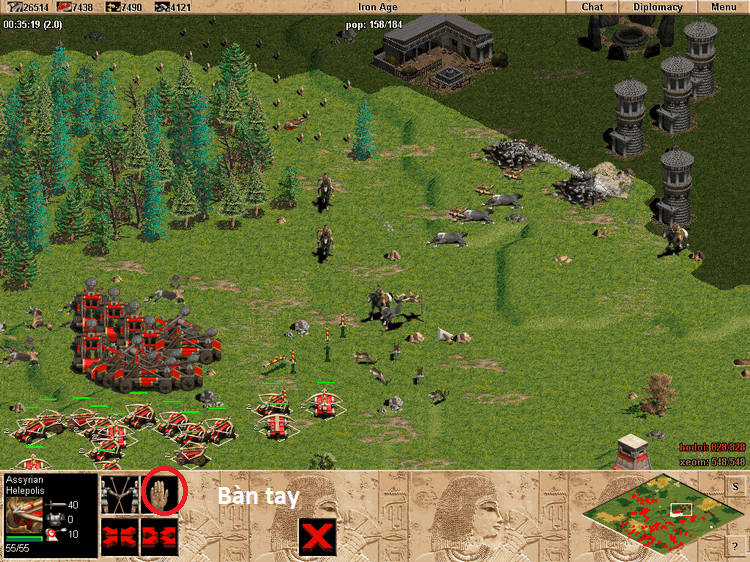Screen dimensions: 750x562
Task: Open the Chat window
Action: coord(592,7)
